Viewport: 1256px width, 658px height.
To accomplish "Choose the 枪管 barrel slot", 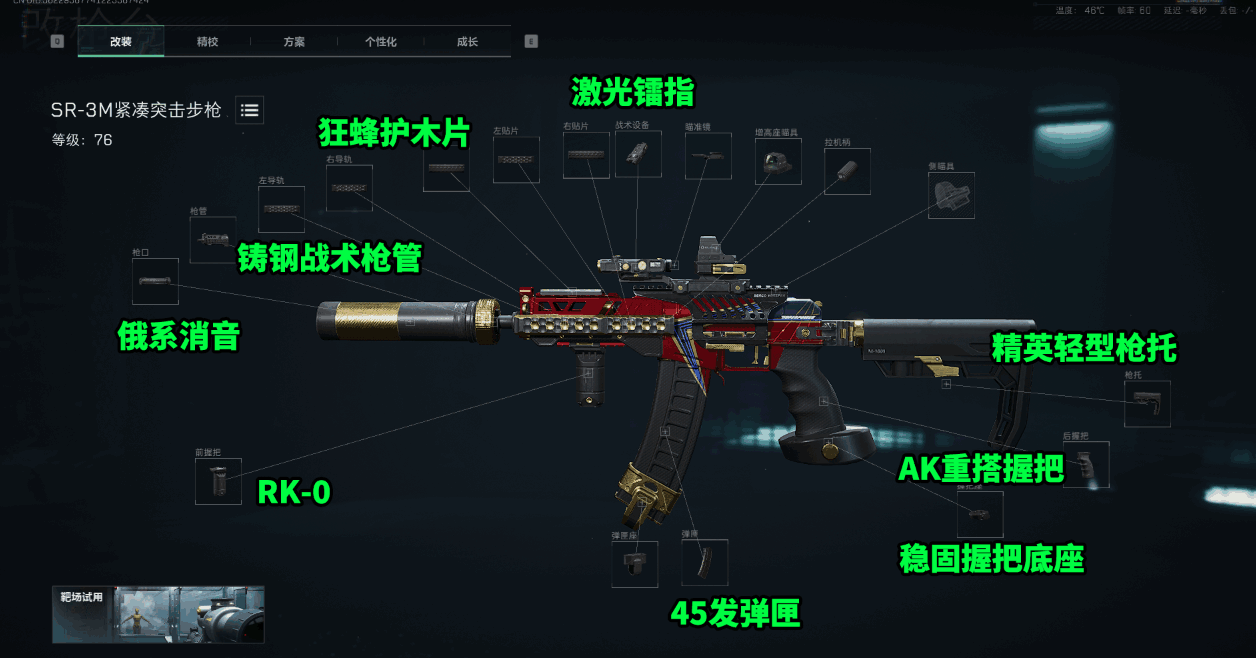I will [x=213, y=240].
